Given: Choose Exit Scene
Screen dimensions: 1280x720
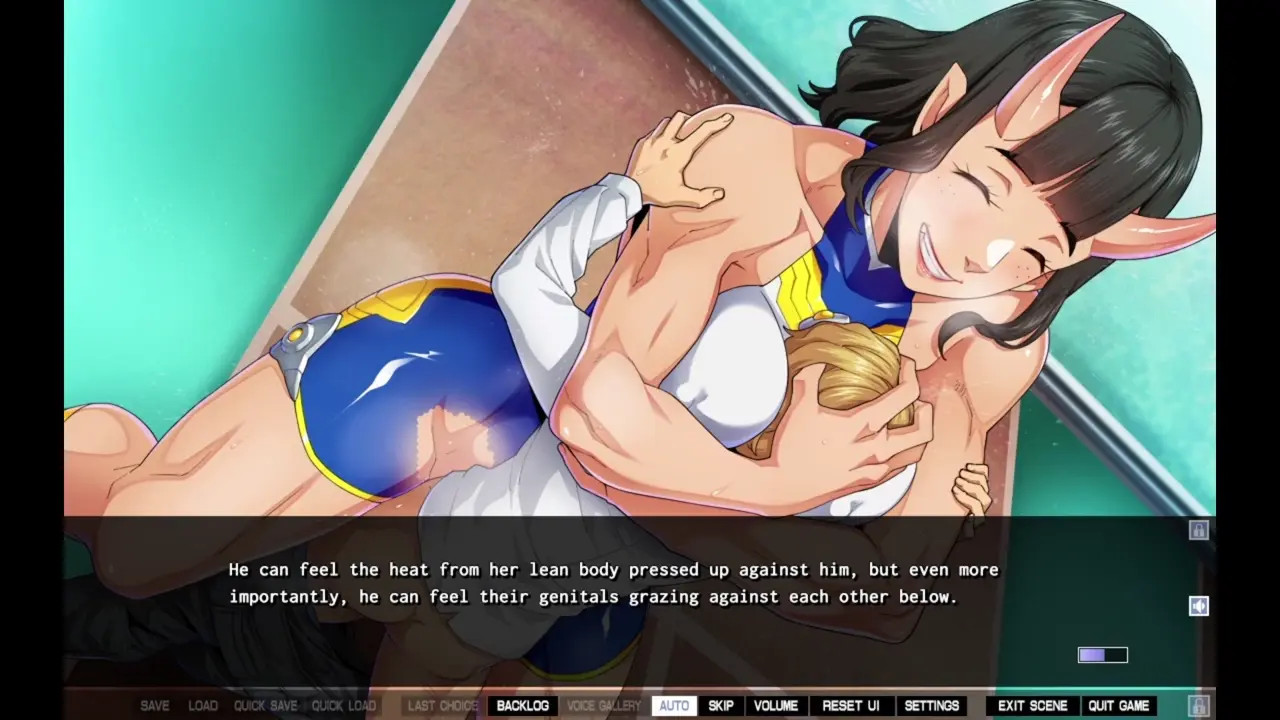Looking at the screenshot, I should pos(1033,706).
